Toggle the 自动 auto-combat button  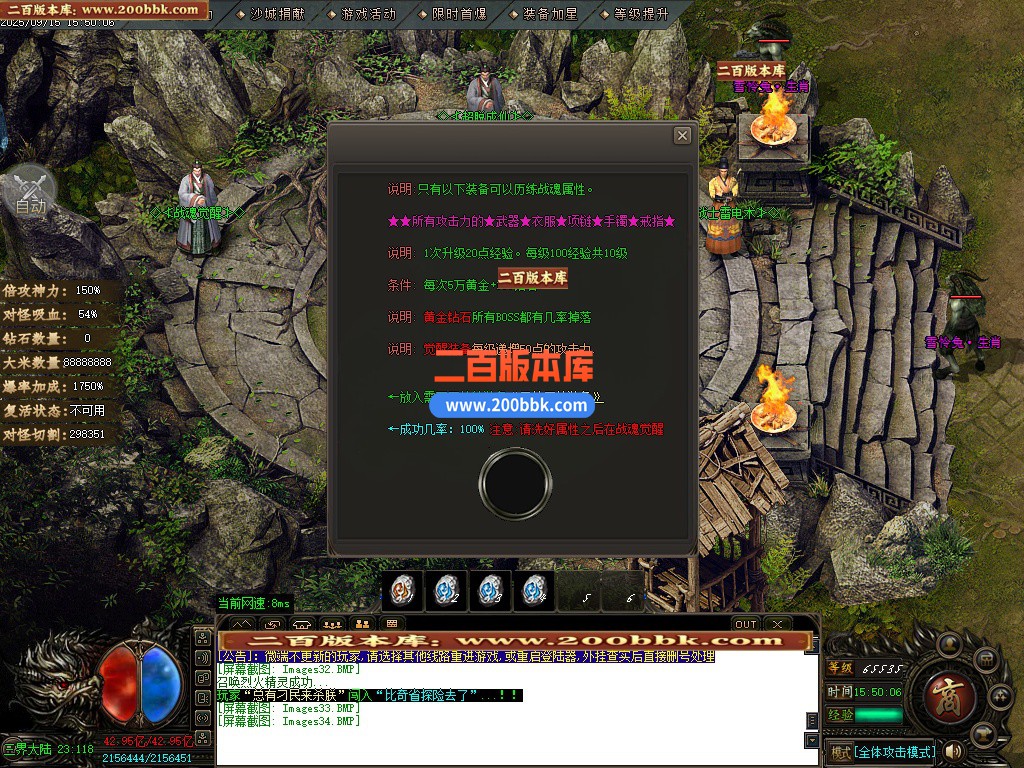[31, 194]
